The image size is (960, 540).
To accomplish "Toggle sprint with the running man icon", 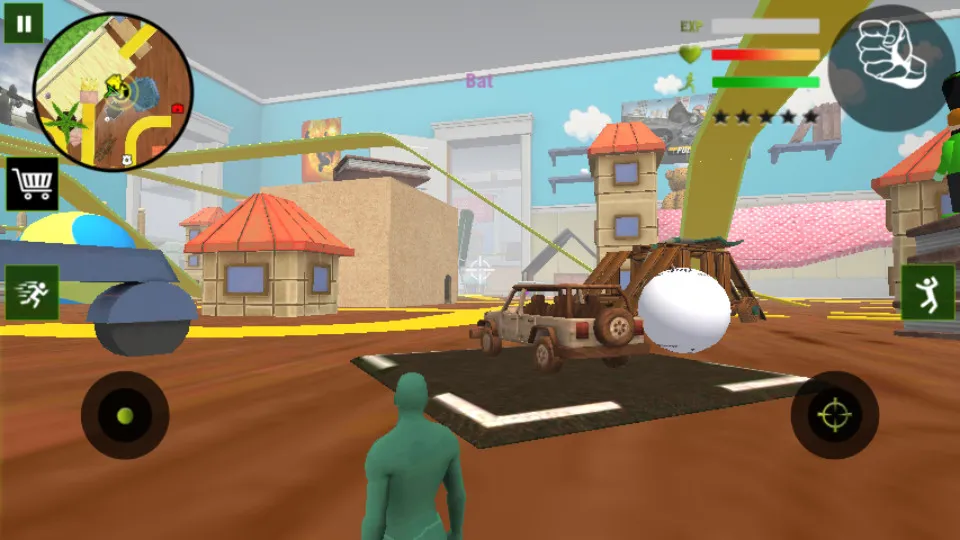I will tap(32, 293).
